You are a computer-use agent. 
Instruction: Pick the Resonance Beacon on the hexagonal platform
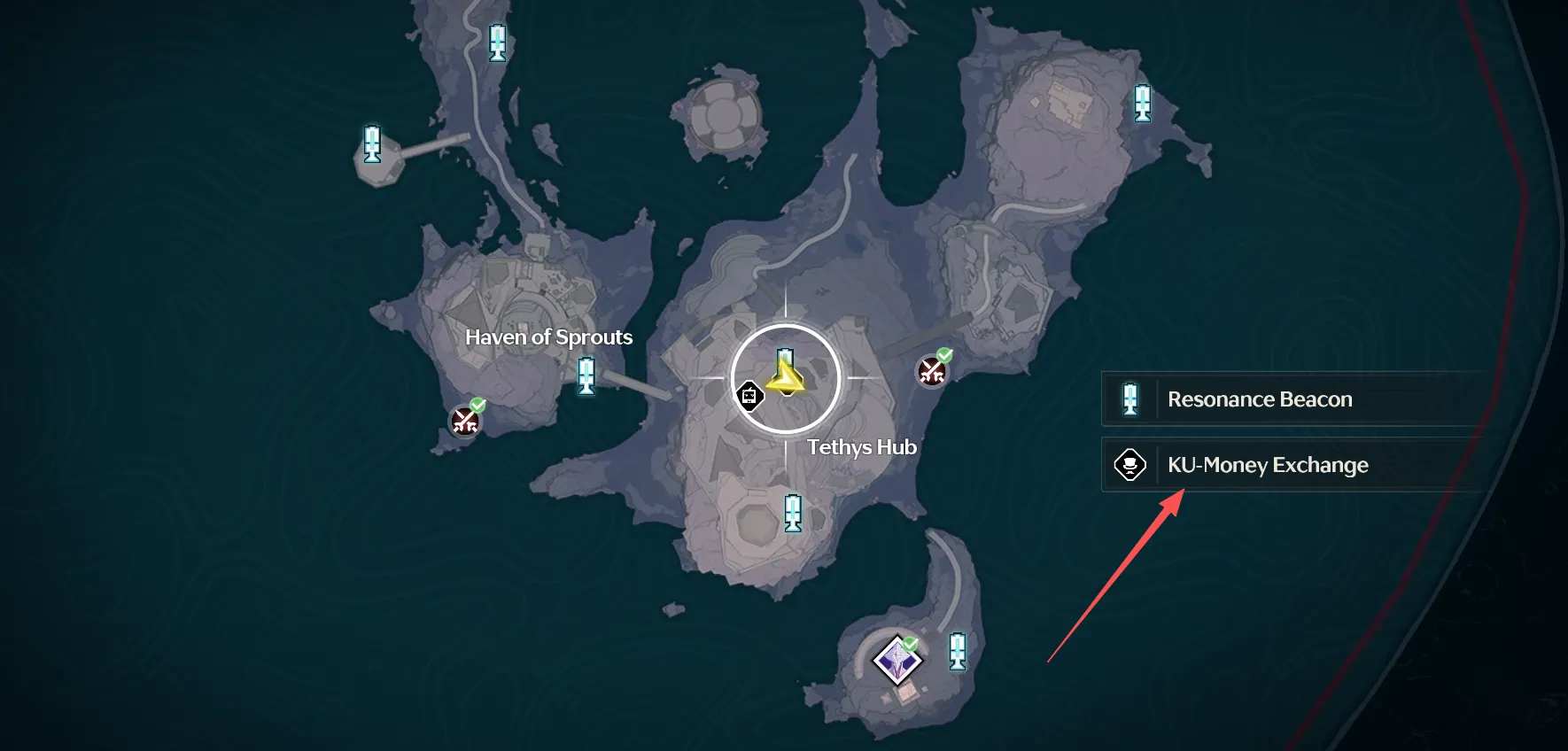coord(372,144)
